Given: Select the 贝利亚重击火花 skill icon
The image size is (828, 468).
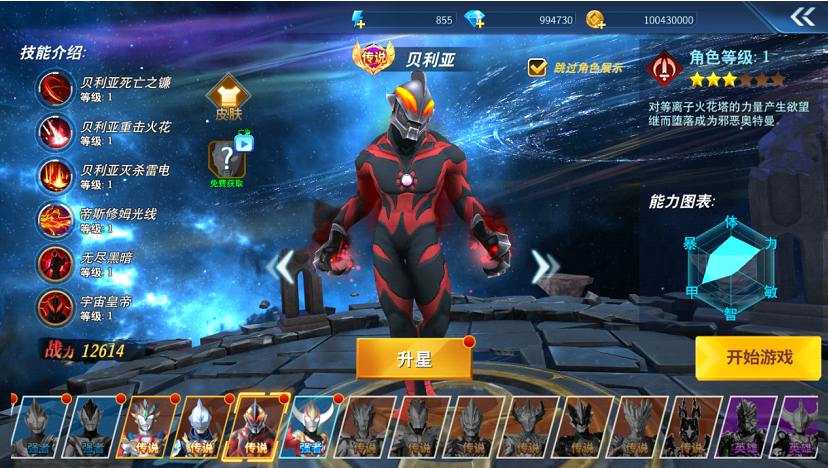Looking at the screenshot, I should (55, 133).
